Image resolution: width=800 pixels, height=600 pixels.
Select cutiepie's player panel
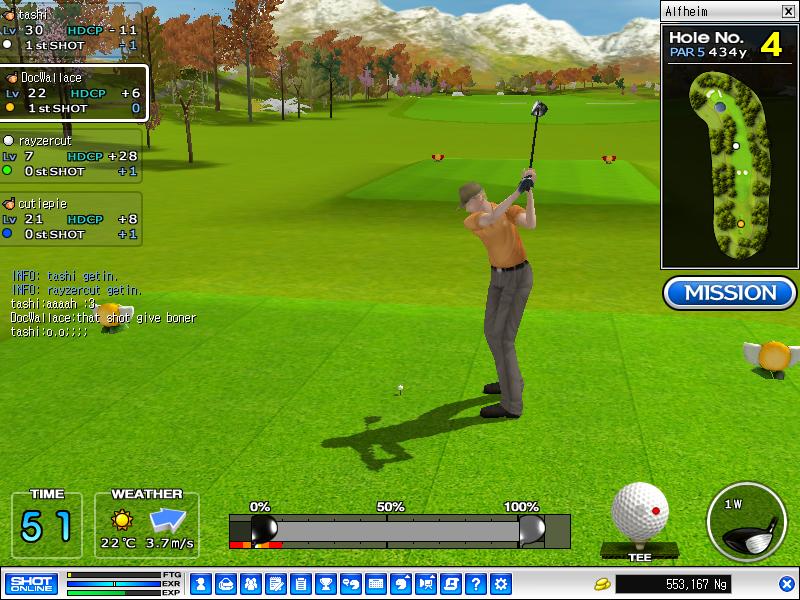pyautogui.click(x=70, y=219)
